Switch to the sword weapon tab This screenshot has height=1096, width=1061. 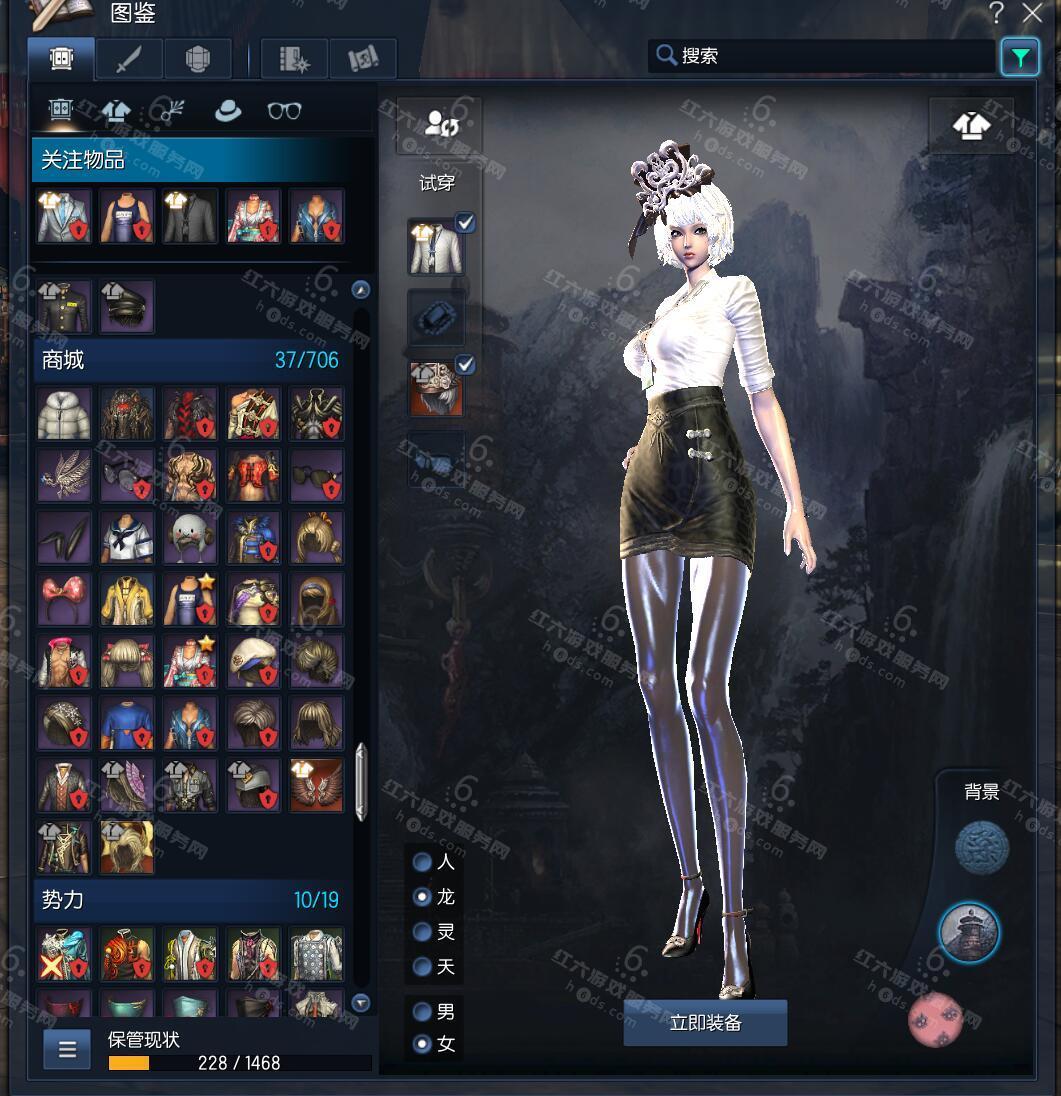tap(129, 60)
